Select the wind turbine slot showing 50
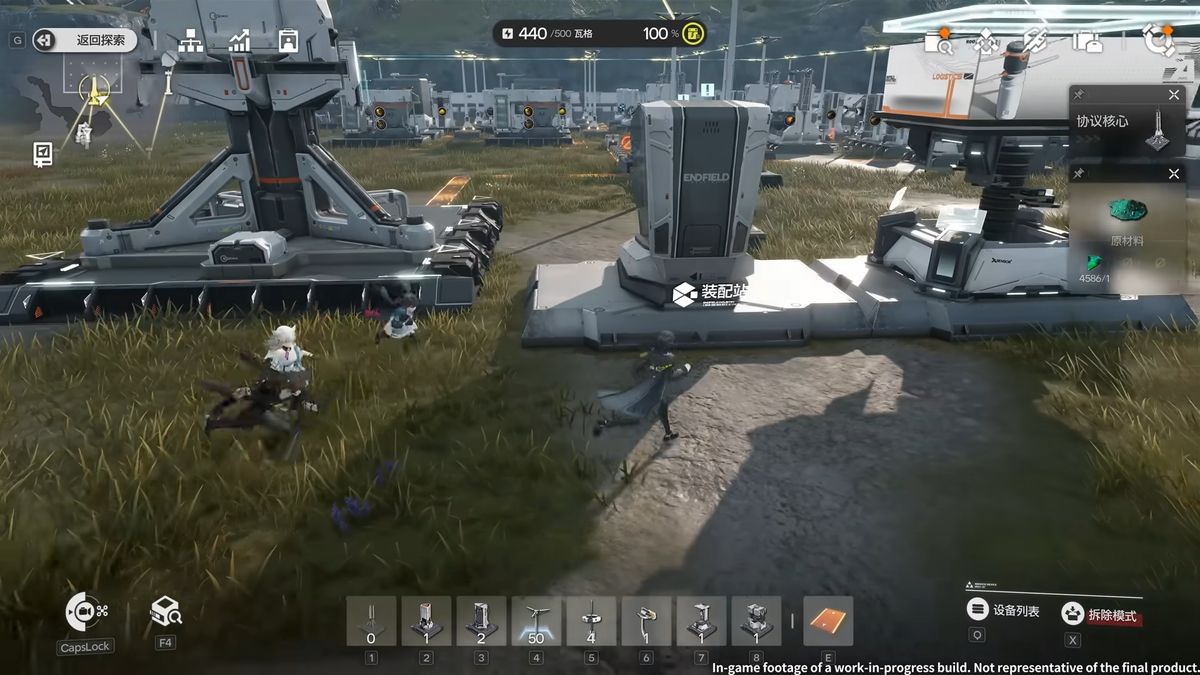Image resolution: width=1200 pixels, height=675 pixels. (536, 621)
